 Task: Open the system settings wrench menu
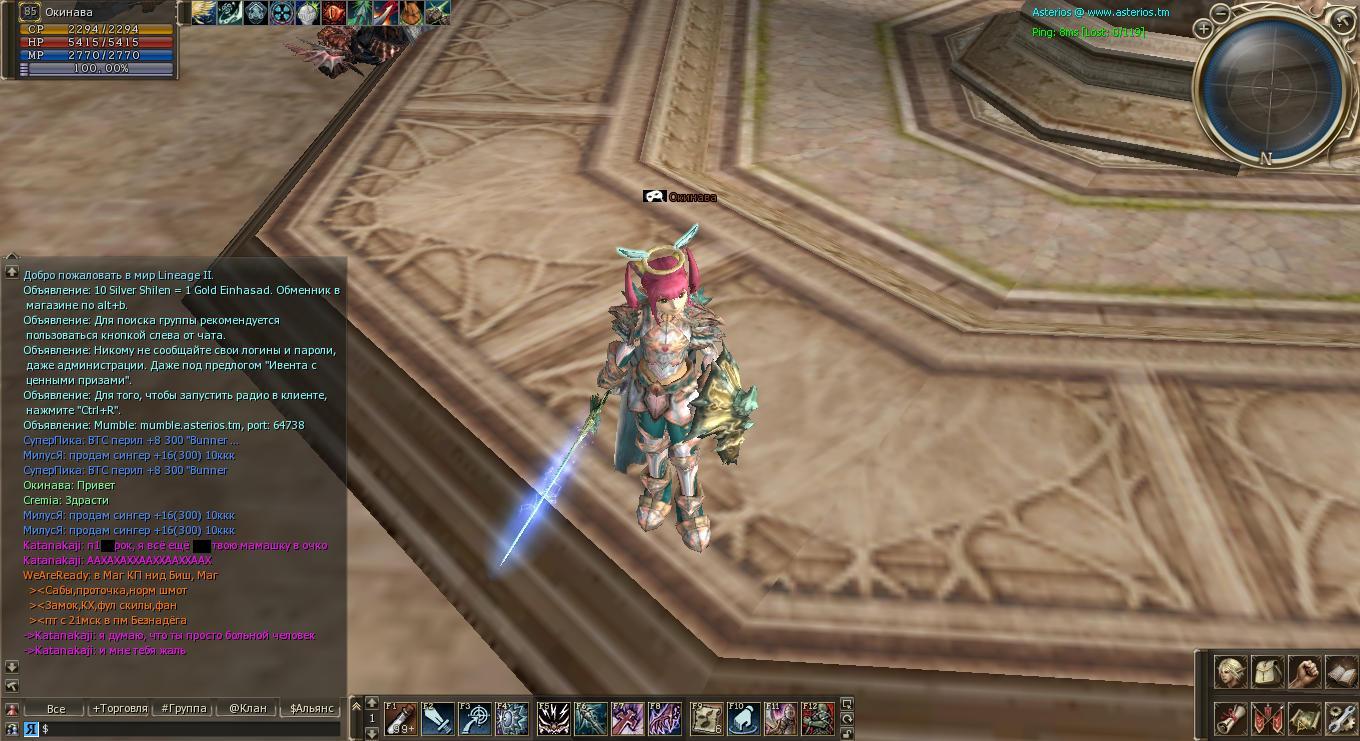1341,718
